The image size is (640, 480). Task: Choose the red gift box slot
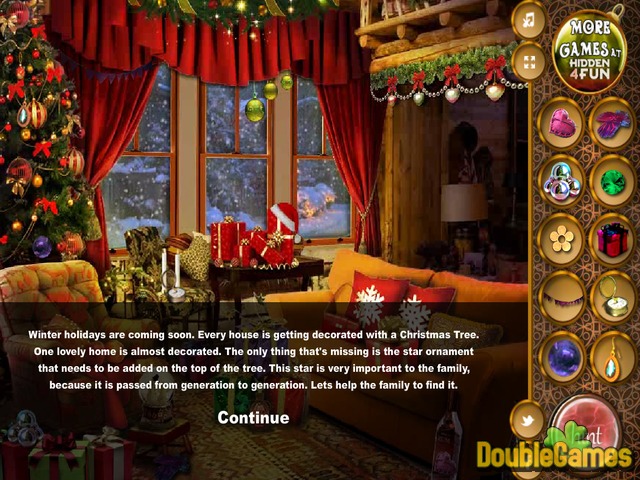click(610, 239)
